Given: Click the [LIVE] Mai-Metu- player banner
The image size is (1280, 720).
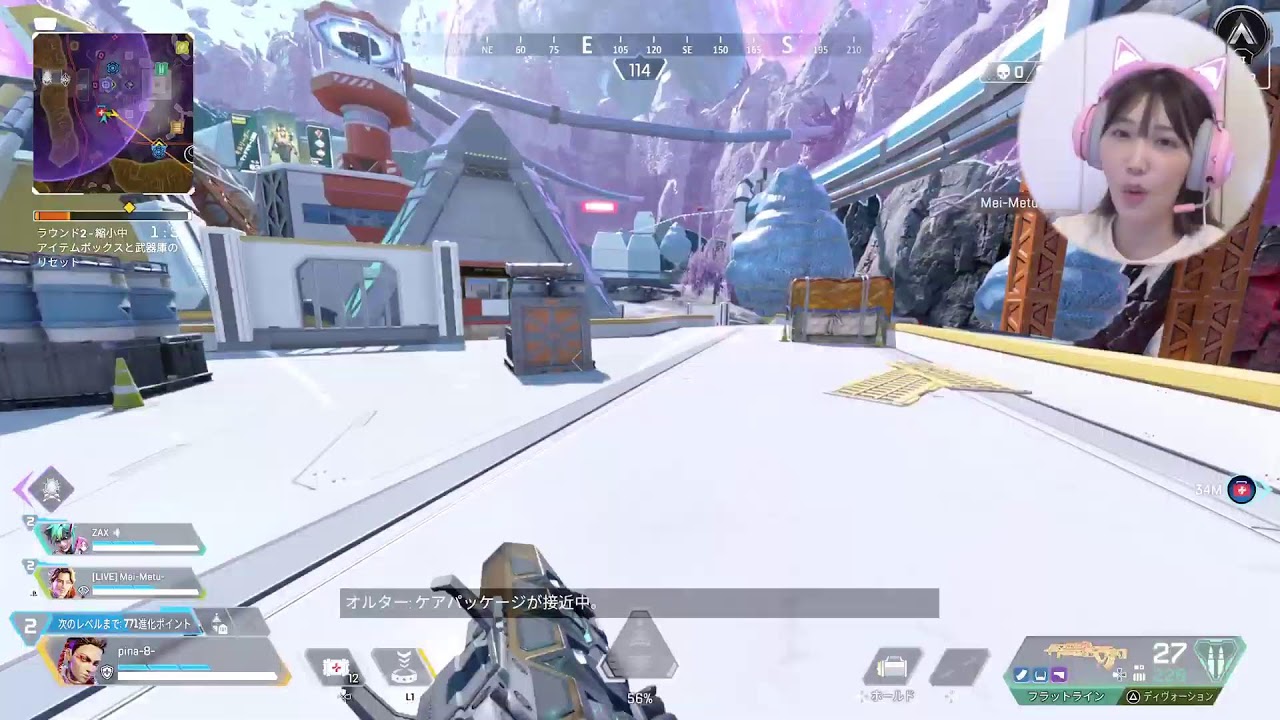Looking at the screenshot, I should click(x=127, y=578).
